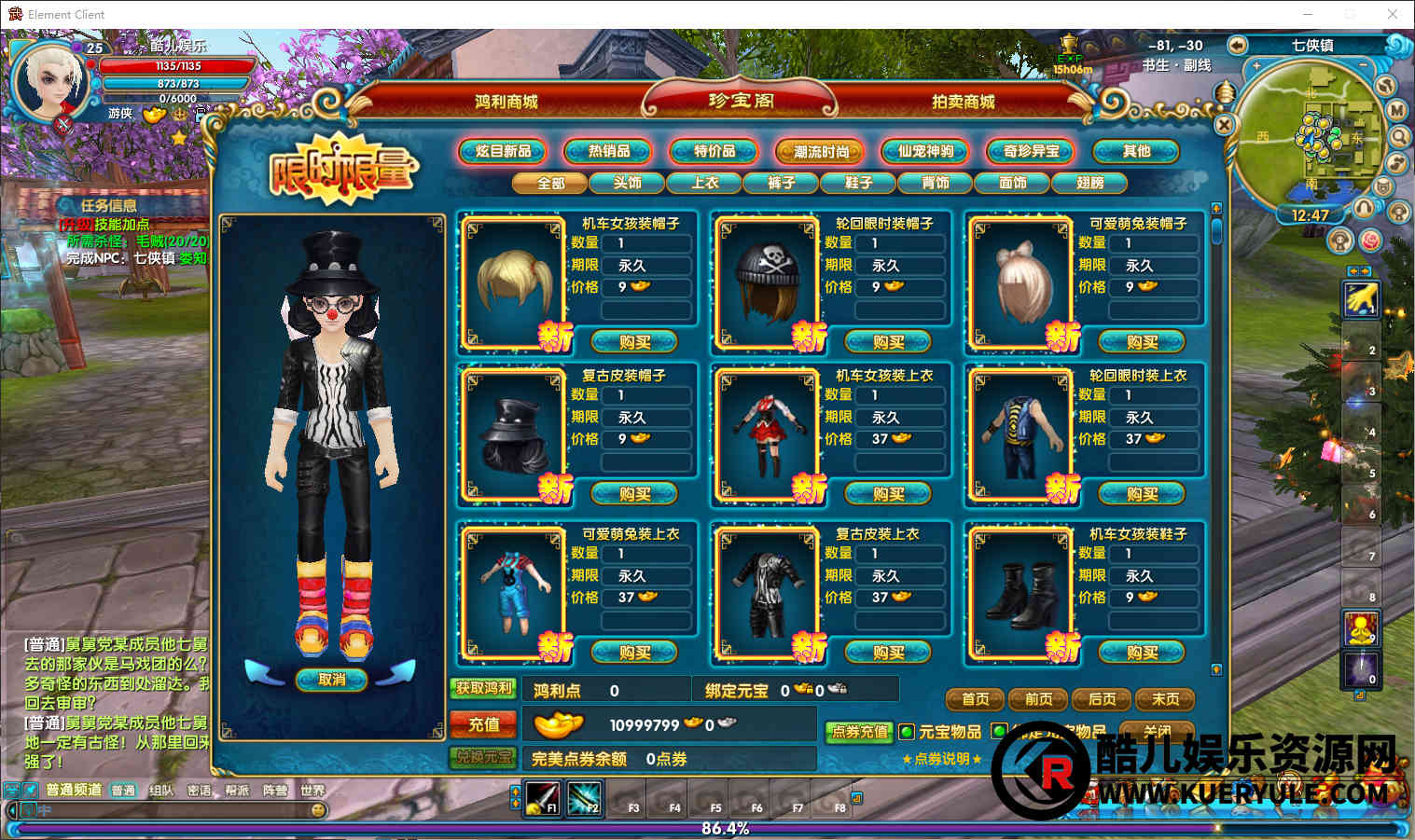The height and width of the screenshot is (840, 1415).
Task: Open the 仙宠神驹 category
Action: (925, 151)
